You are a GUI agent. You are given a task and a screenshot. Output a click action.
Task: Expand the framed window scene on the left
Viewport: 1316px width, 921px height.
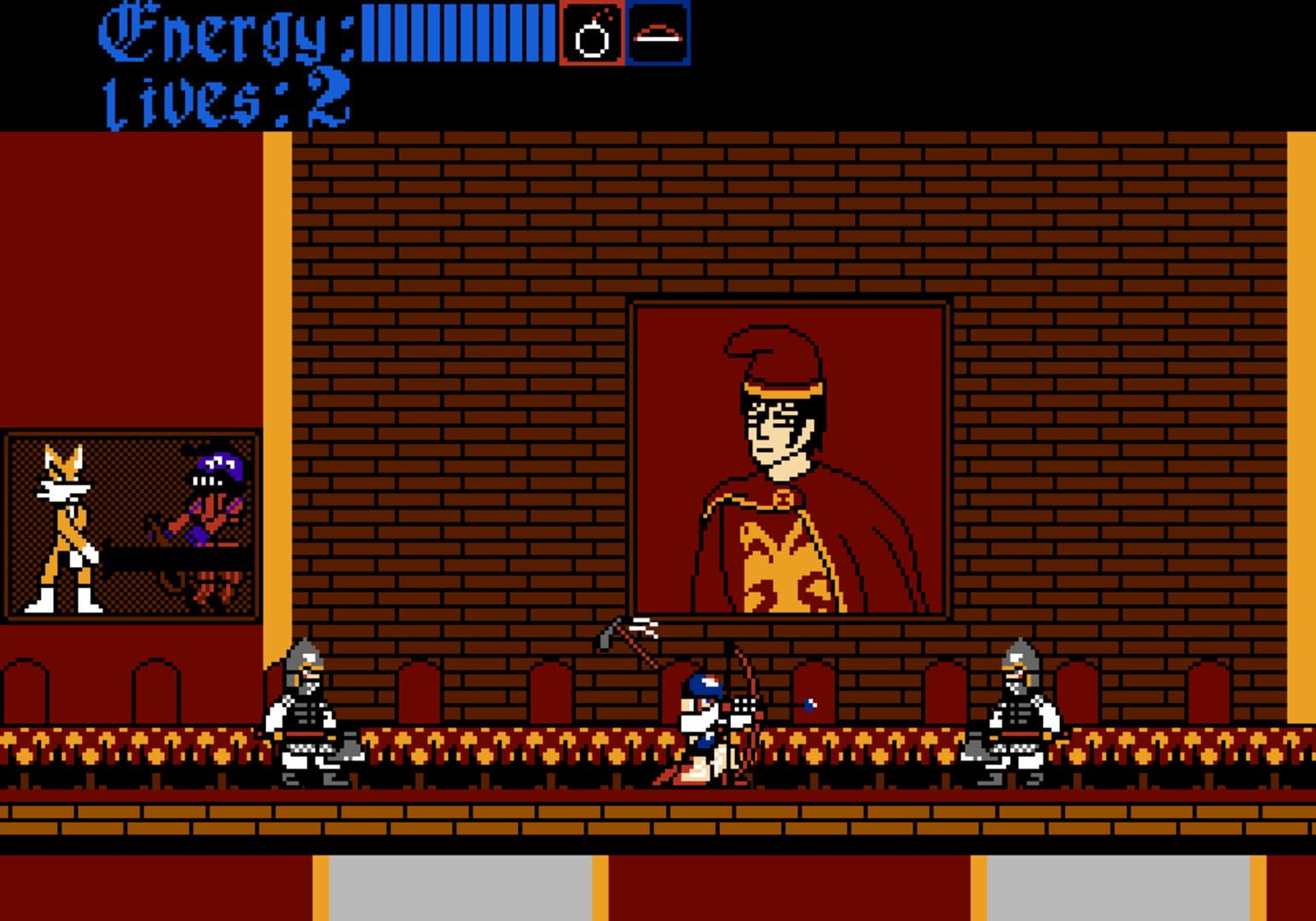(x=132, y=524)
